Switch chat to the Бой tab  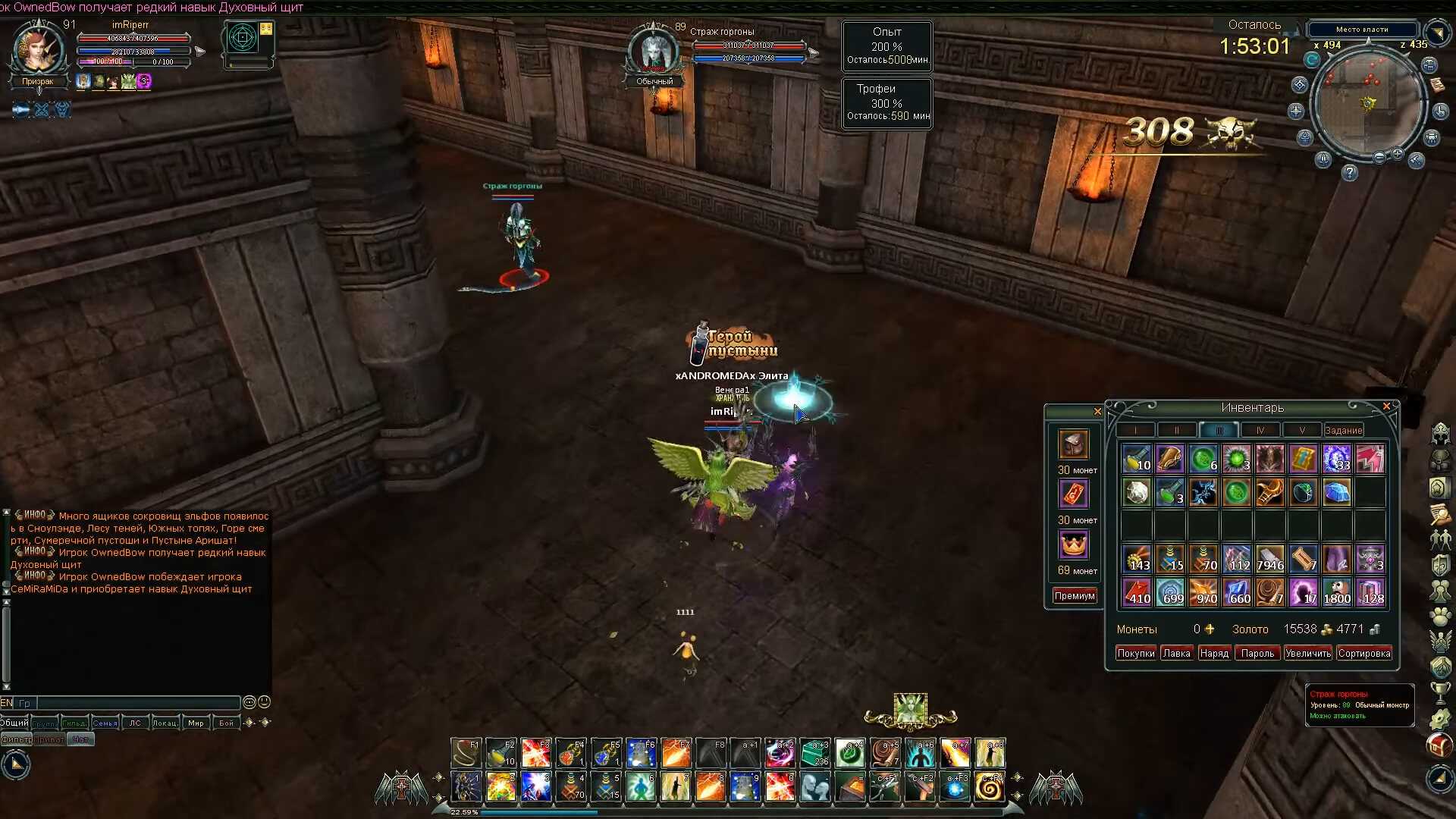point(226,723)
